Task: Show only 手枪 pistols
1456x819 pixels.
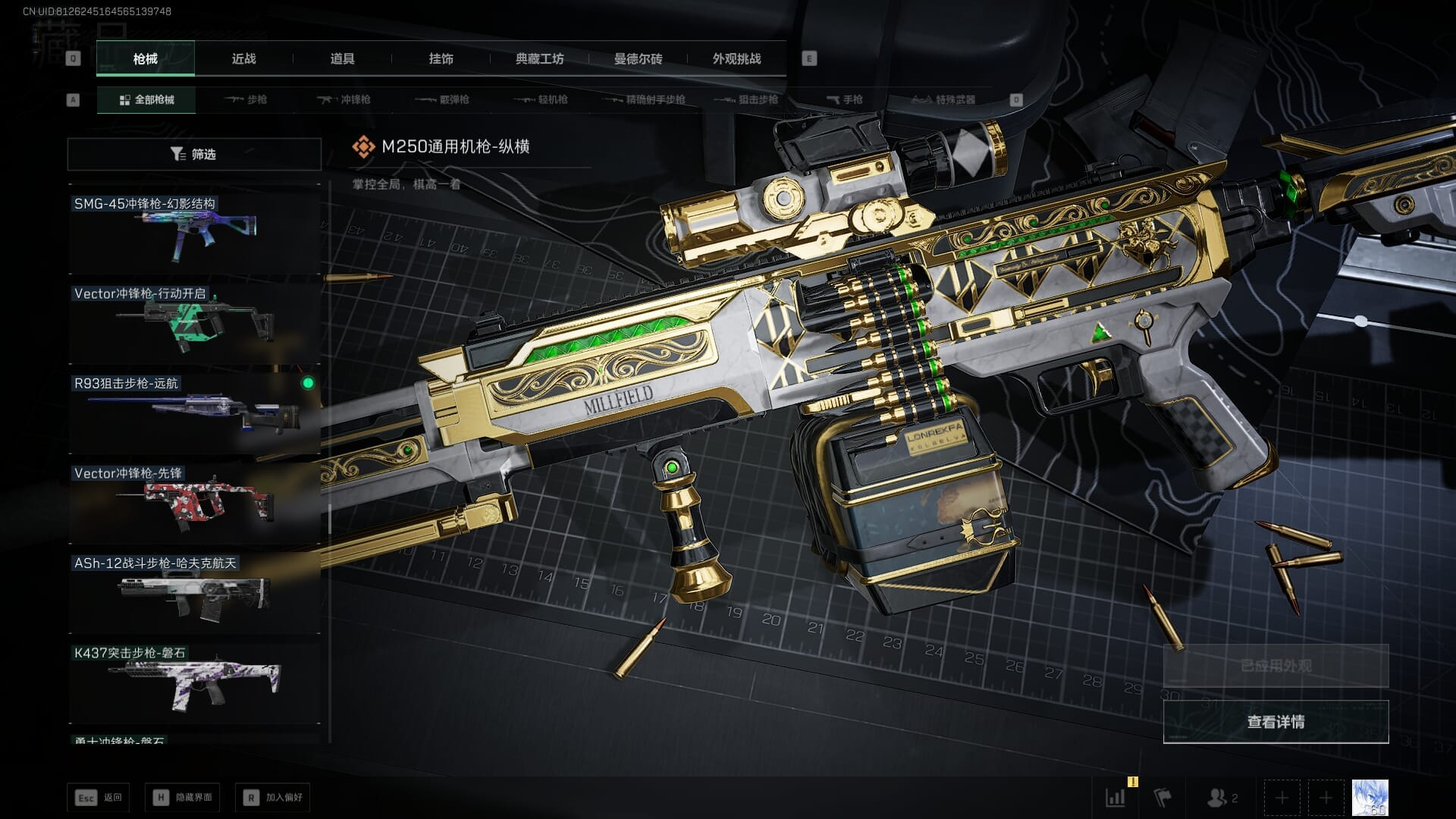Action: click(x=844, y=99)
